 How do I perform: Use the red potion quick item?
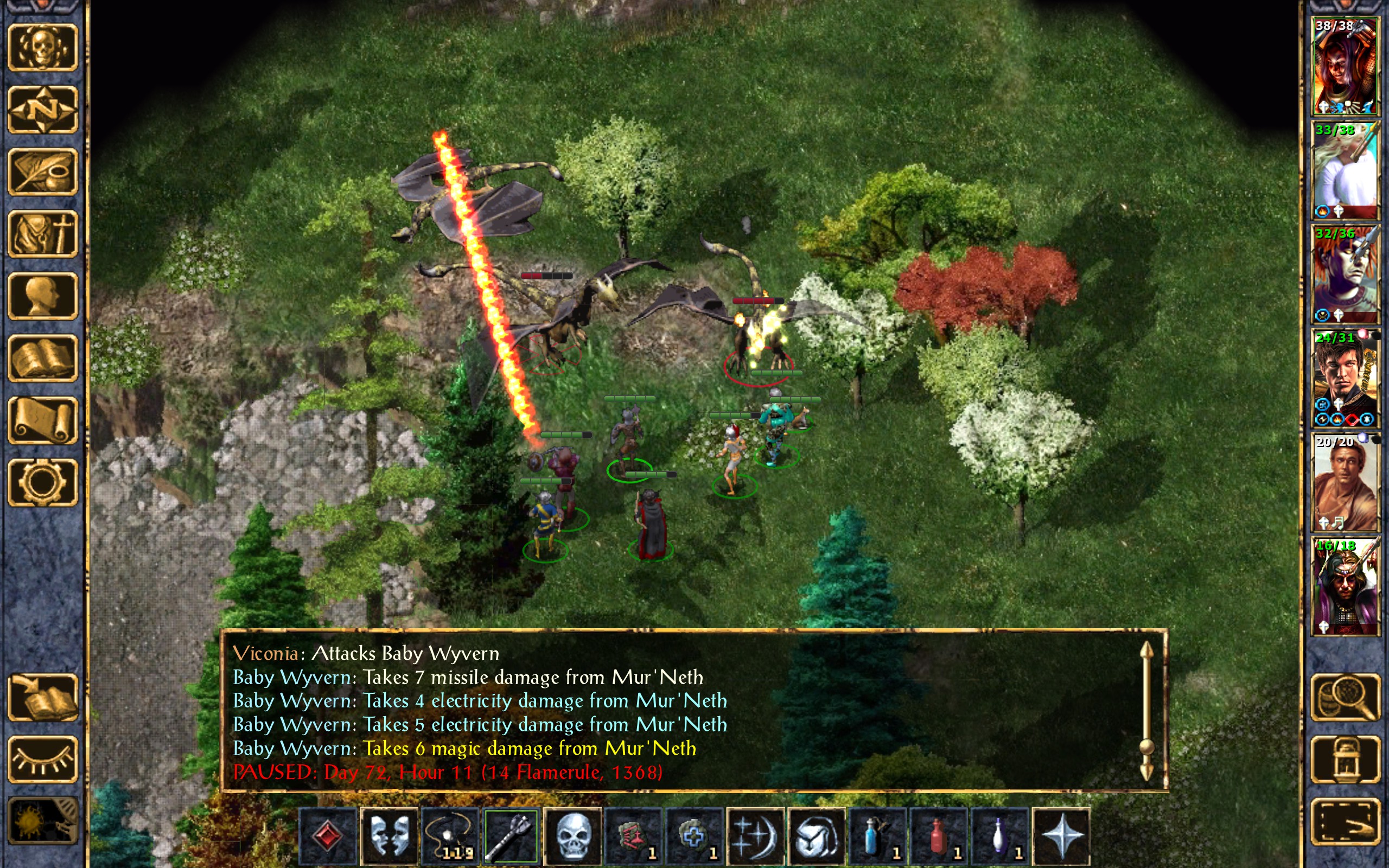click(x=939, y=835)
